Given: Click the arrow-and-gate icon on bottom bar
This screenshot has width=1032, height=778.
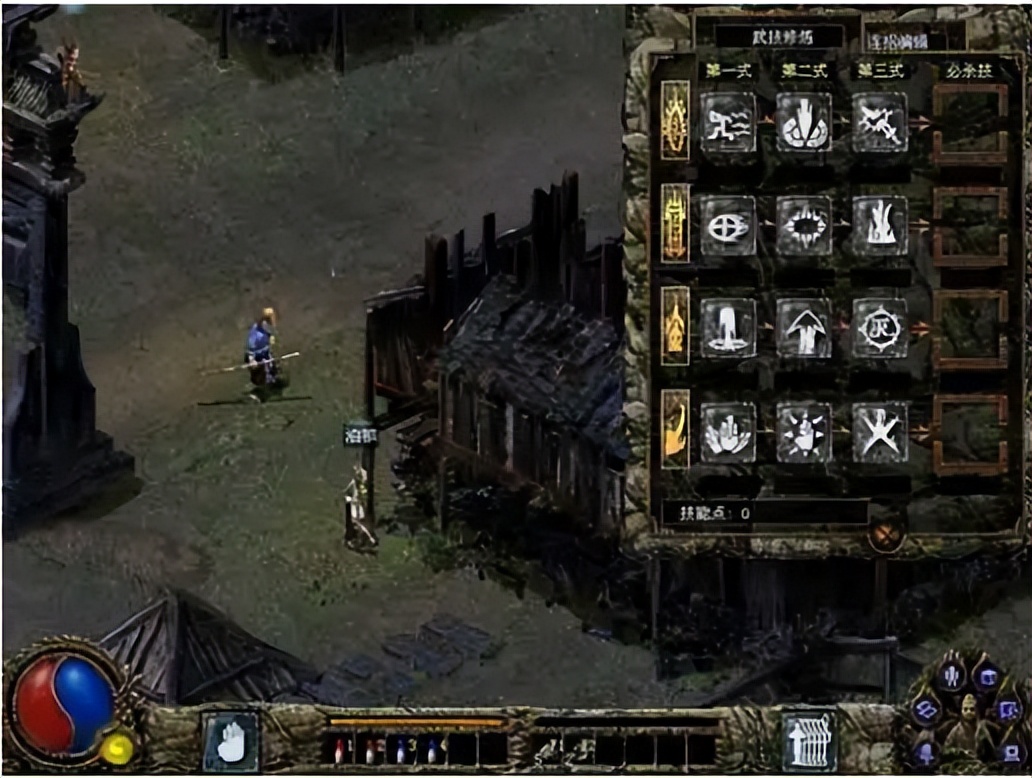Looking at the screenshot, I should coord(808,740).
